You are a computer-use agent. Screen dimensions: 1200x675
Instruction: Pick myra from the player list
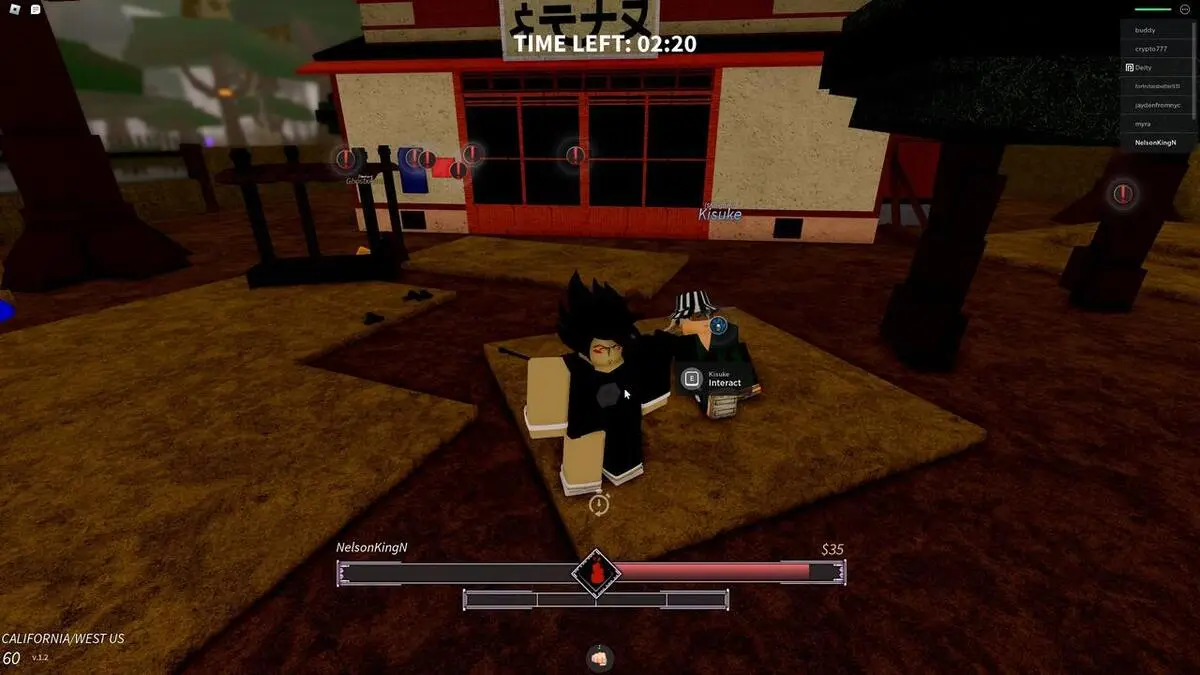[1143, 124]
